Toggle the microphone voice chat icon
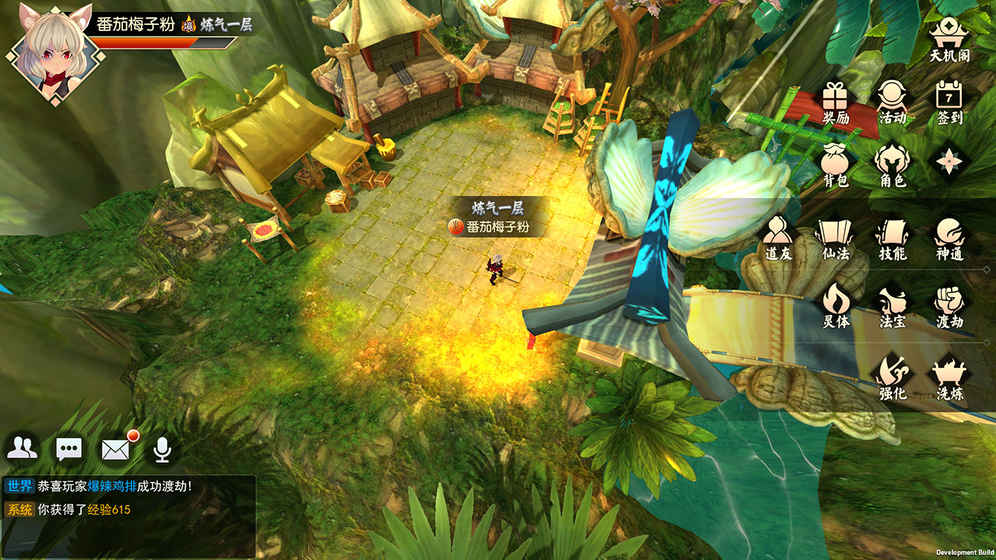Viewport: 996px width, 560px height. (162, 449)
